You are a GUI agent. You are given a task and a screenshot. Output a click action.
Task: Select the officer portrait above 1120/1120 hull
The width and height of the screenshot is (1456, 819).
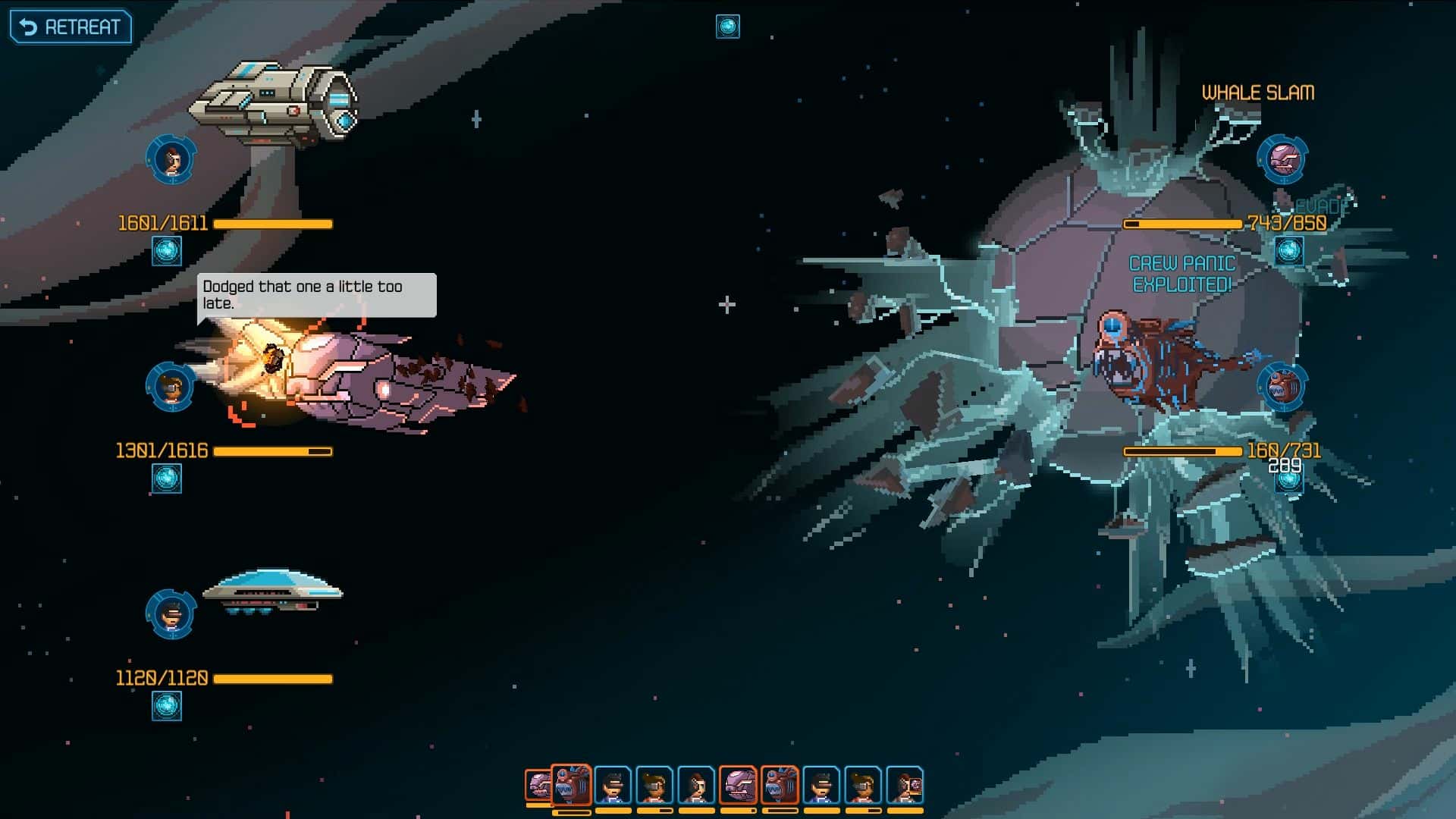tap(171, 614)
